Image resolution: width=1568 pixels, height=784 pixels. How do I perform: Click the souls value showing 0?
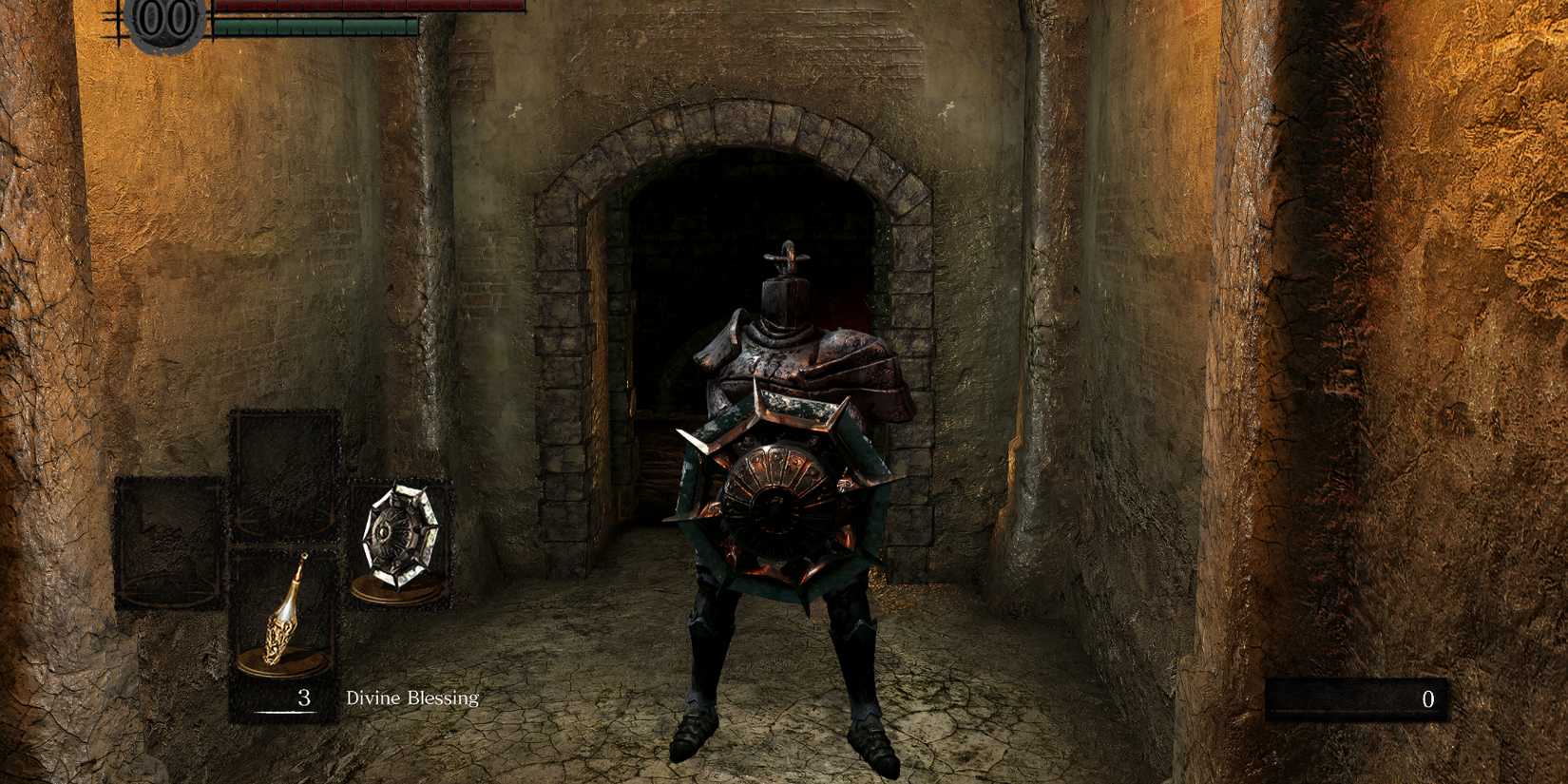pyautogui.click(x=1428, y=700)
